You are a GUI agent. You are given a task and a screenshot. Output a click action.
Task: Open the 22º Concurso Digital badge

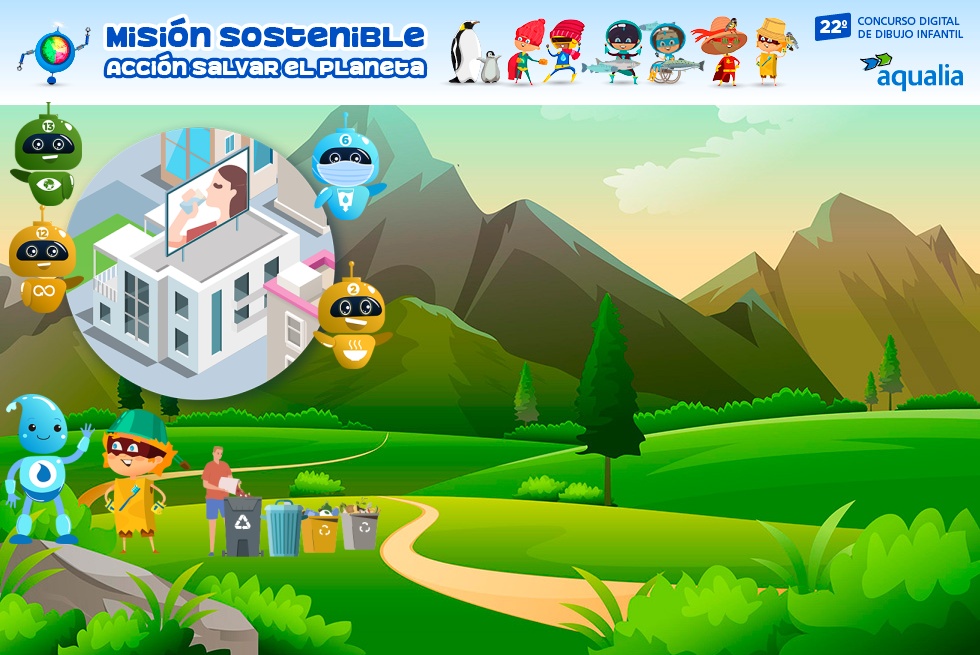(x=888, y=27)
